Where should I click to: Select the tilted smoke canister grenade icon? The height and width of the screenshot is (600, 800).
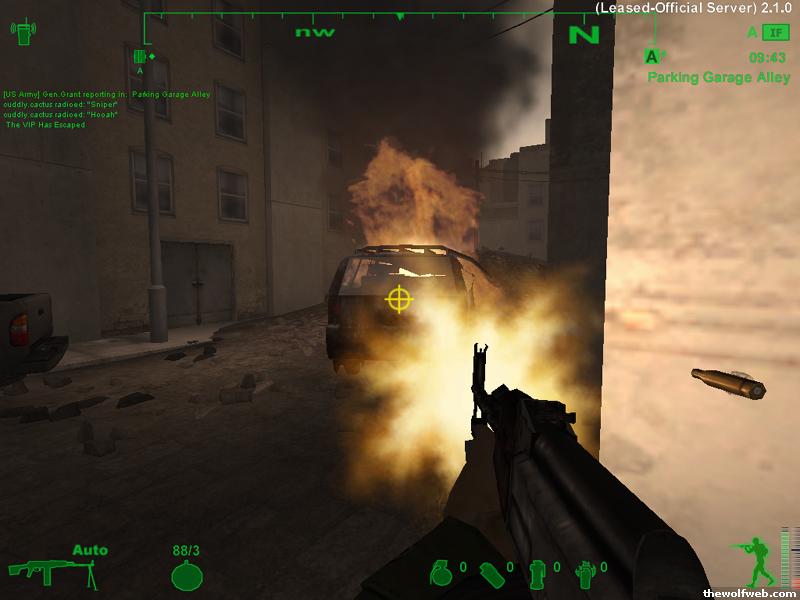click(x=491, y=573)
